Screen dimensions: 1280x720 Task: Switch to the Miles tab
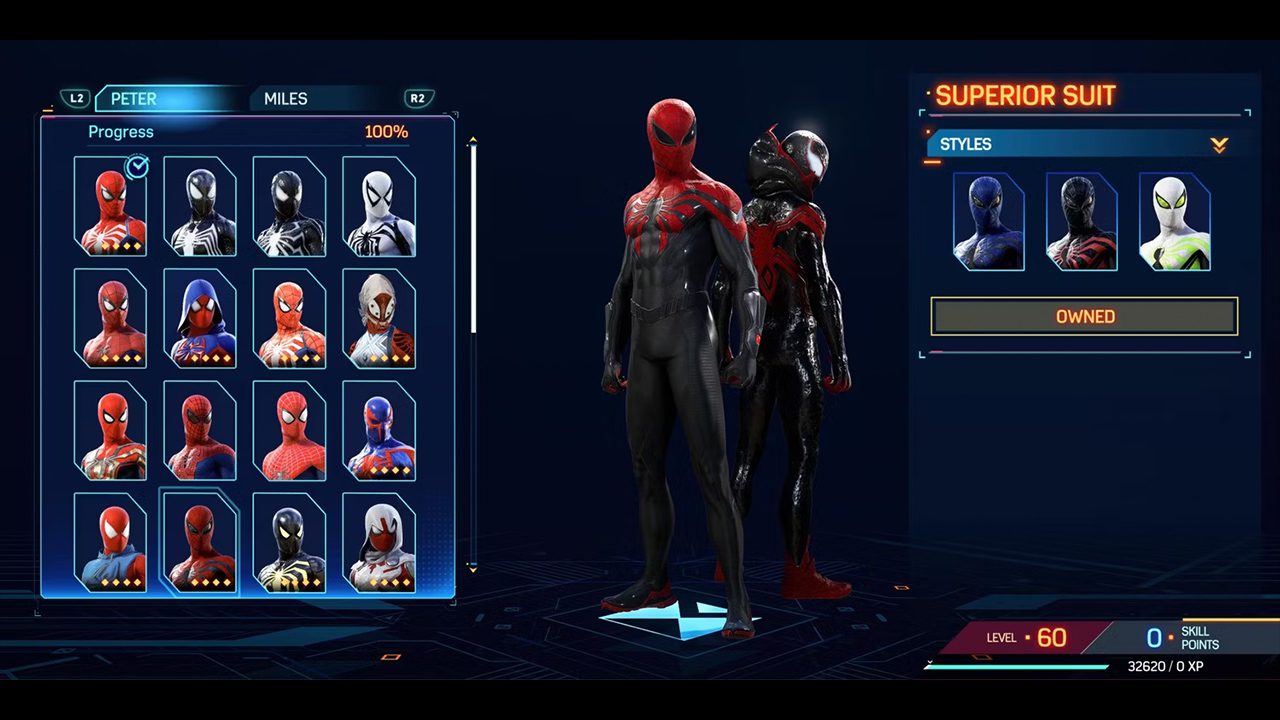[x=286, y=99]
